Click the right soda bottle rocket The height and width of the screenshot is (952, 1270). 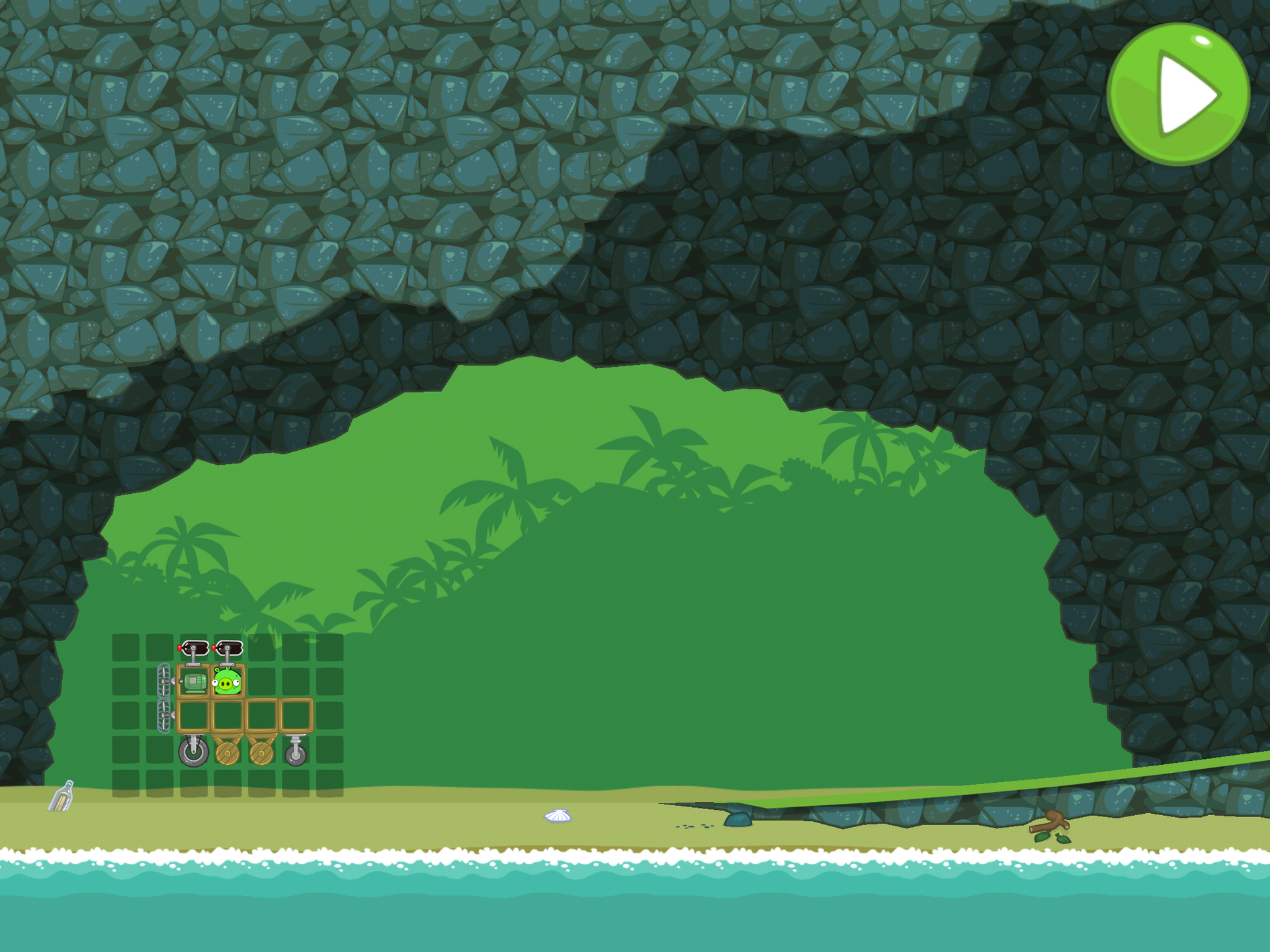[x=228, y=649]
